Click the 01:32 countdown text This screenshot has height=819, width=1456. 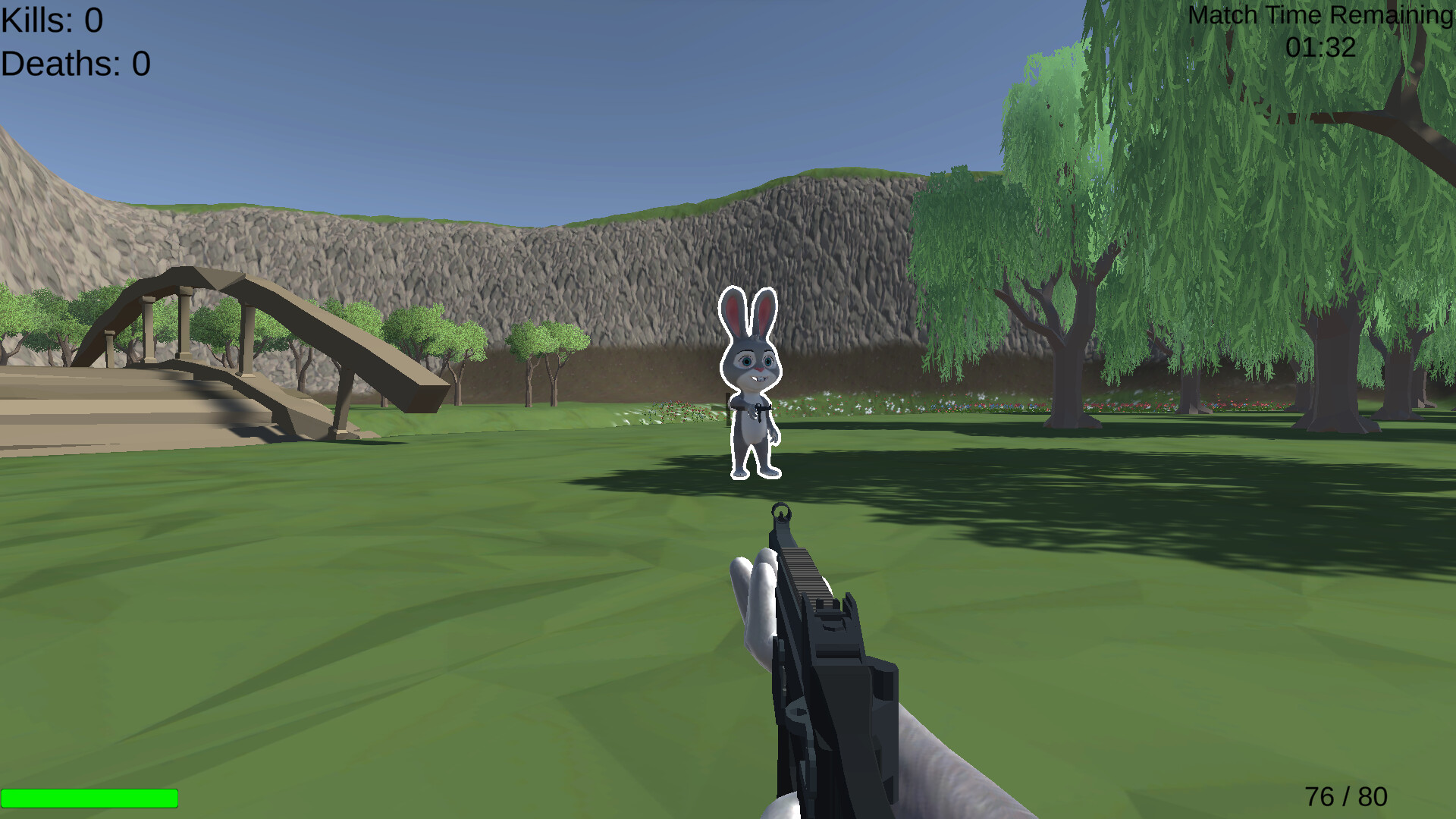(1319, 47)
